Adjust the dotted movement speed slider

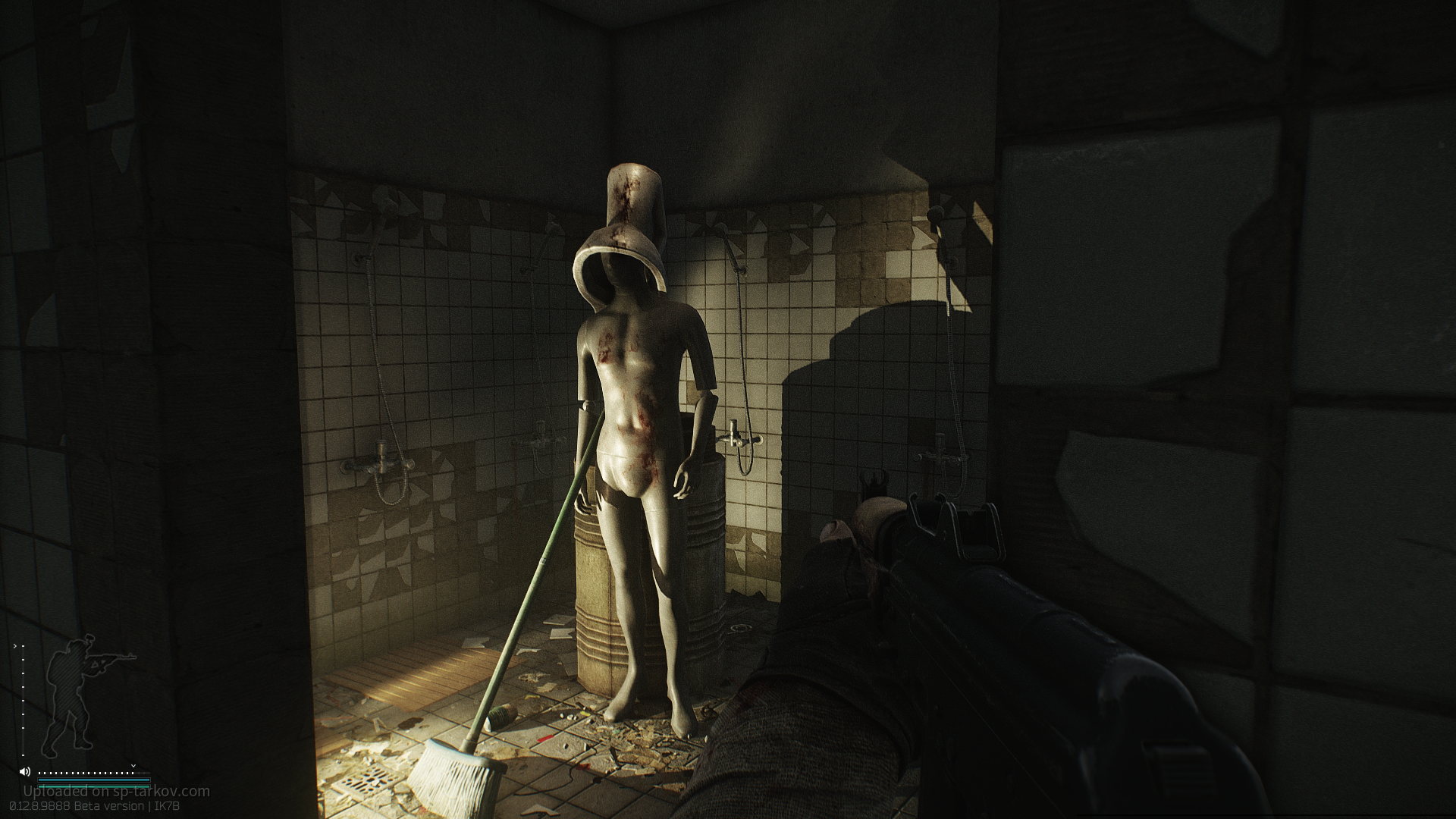tap(86, 773)
